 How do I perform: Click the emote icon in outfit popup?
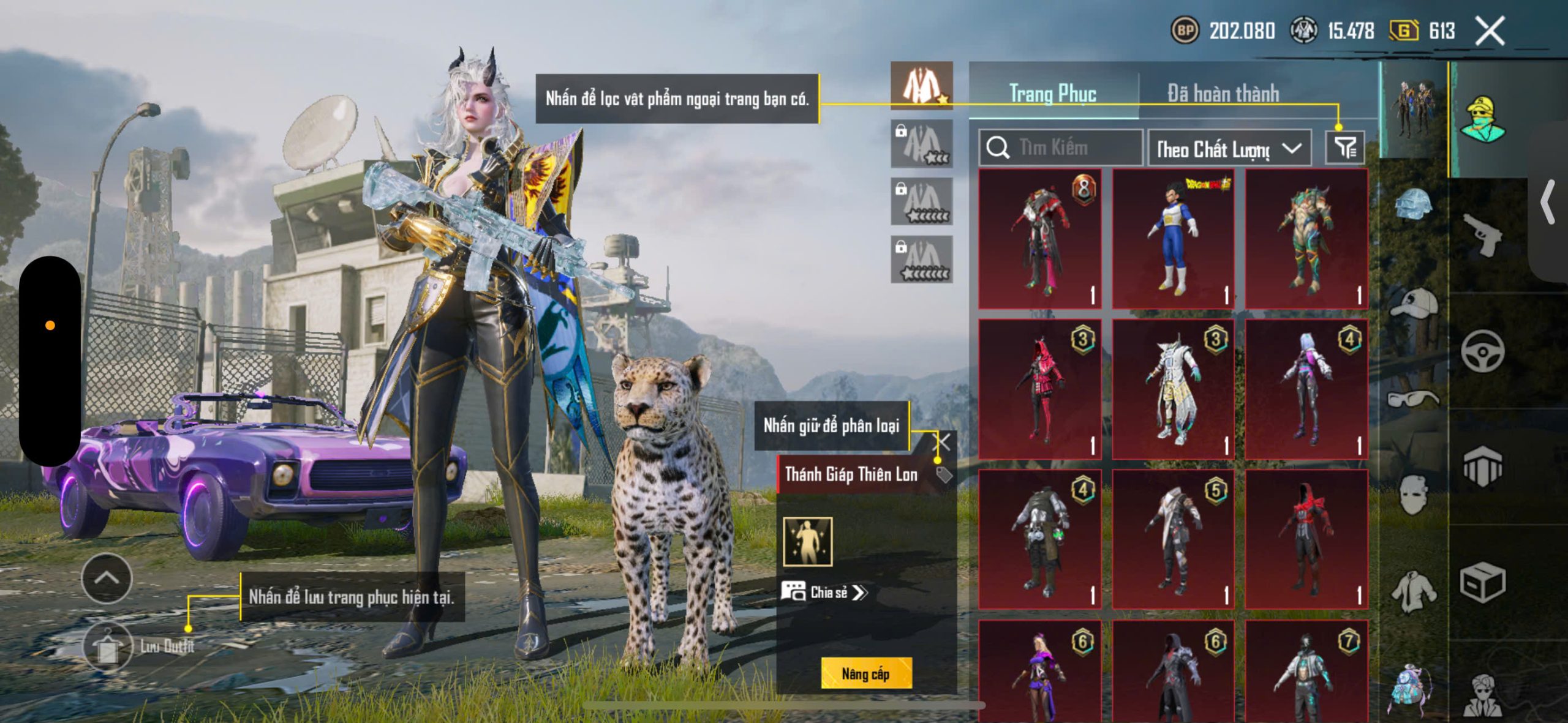click(808, 542)
